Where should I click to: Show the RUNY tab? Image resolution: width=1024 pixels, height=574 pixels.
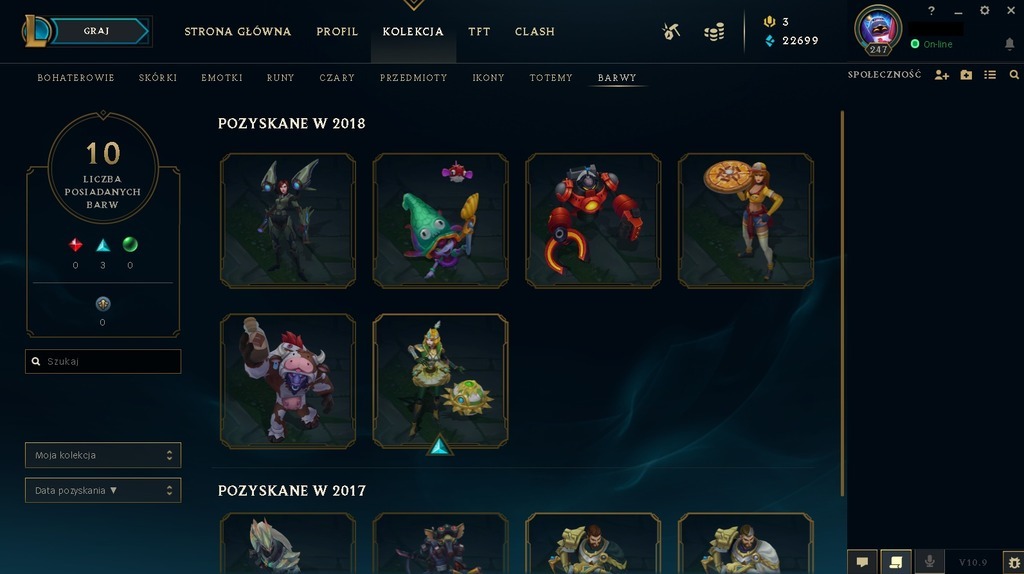click(x=280, y=78)
